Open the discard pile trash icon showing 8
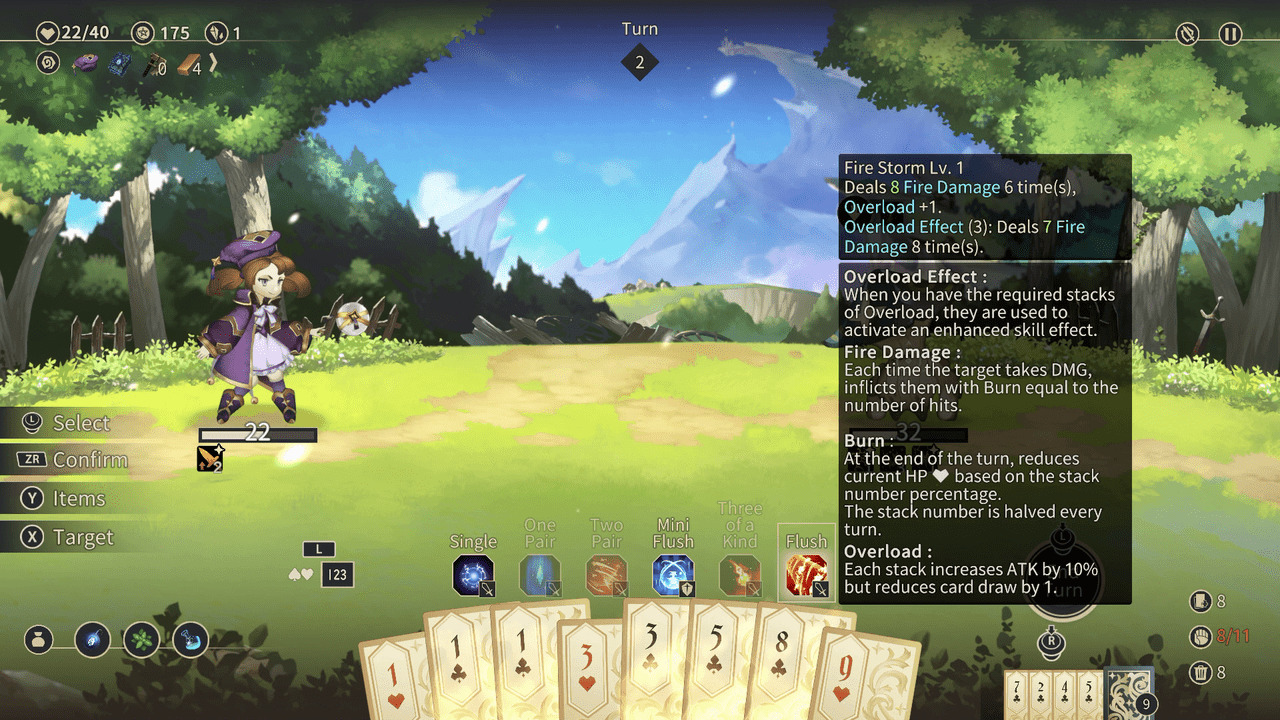This screenshot has width=1280, height=720. tap(1200, 673)
